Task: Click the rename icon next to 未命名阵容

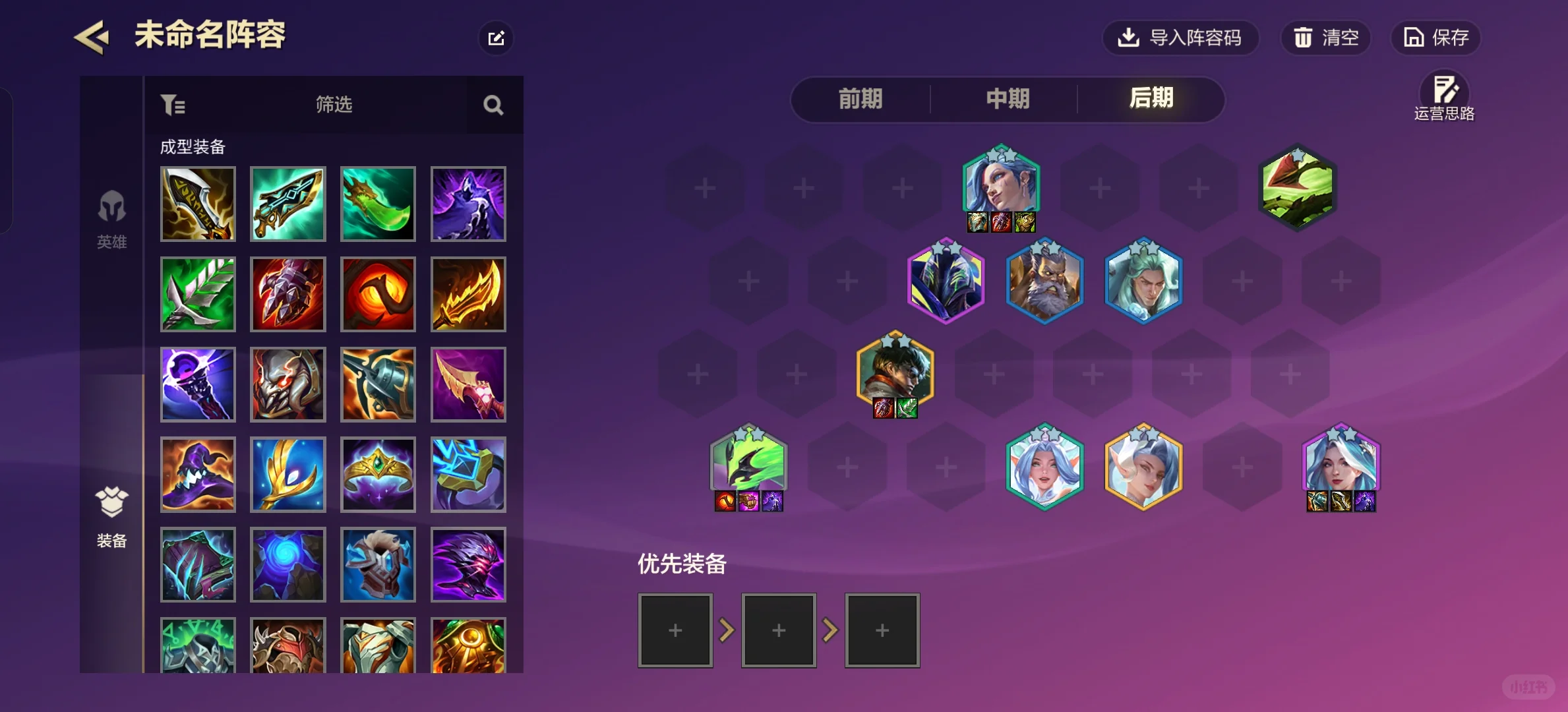Action: [x=496, y=38]
